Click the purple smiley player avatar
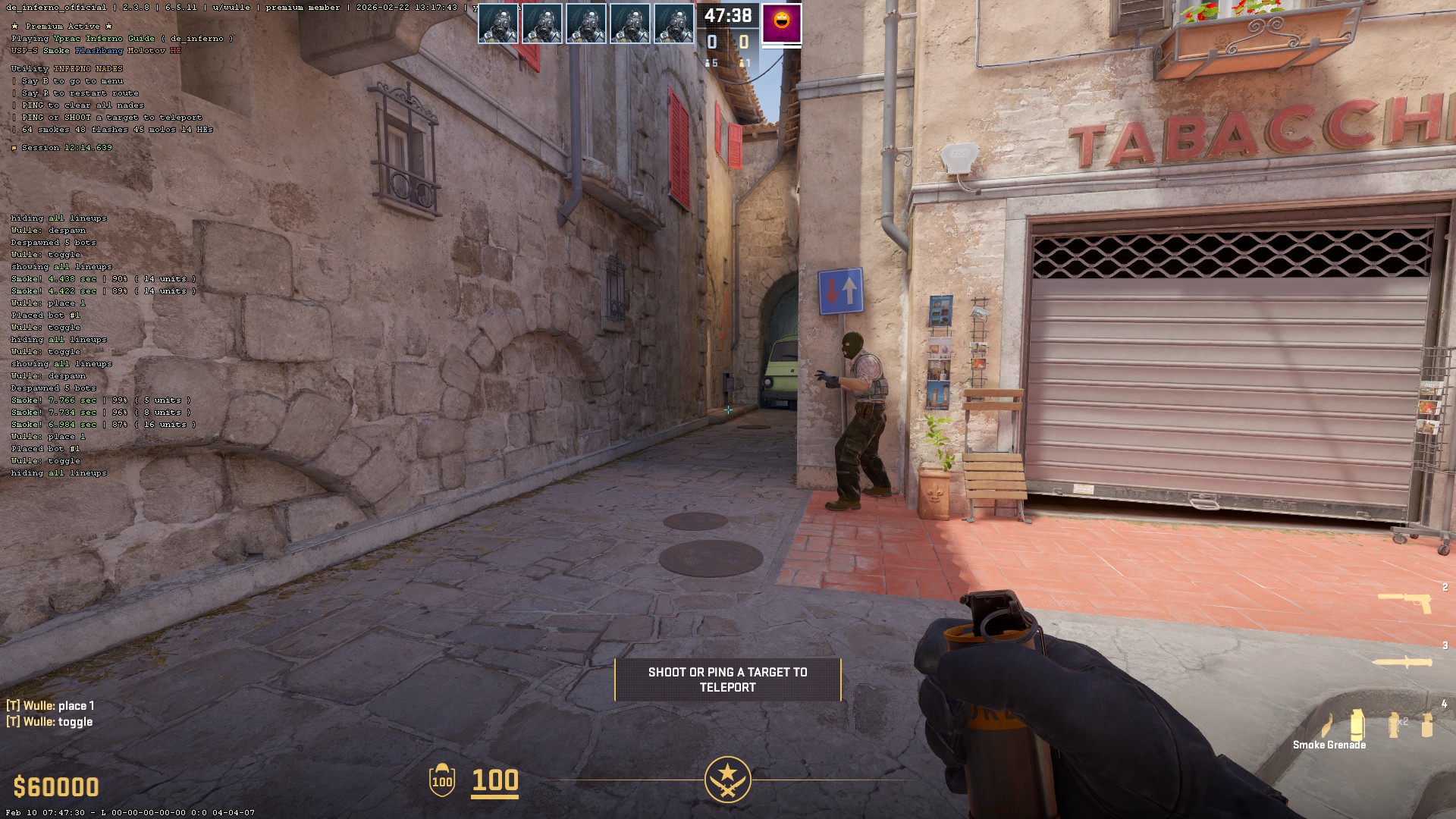Screen dimensions: 1456x819 (781, 24)
